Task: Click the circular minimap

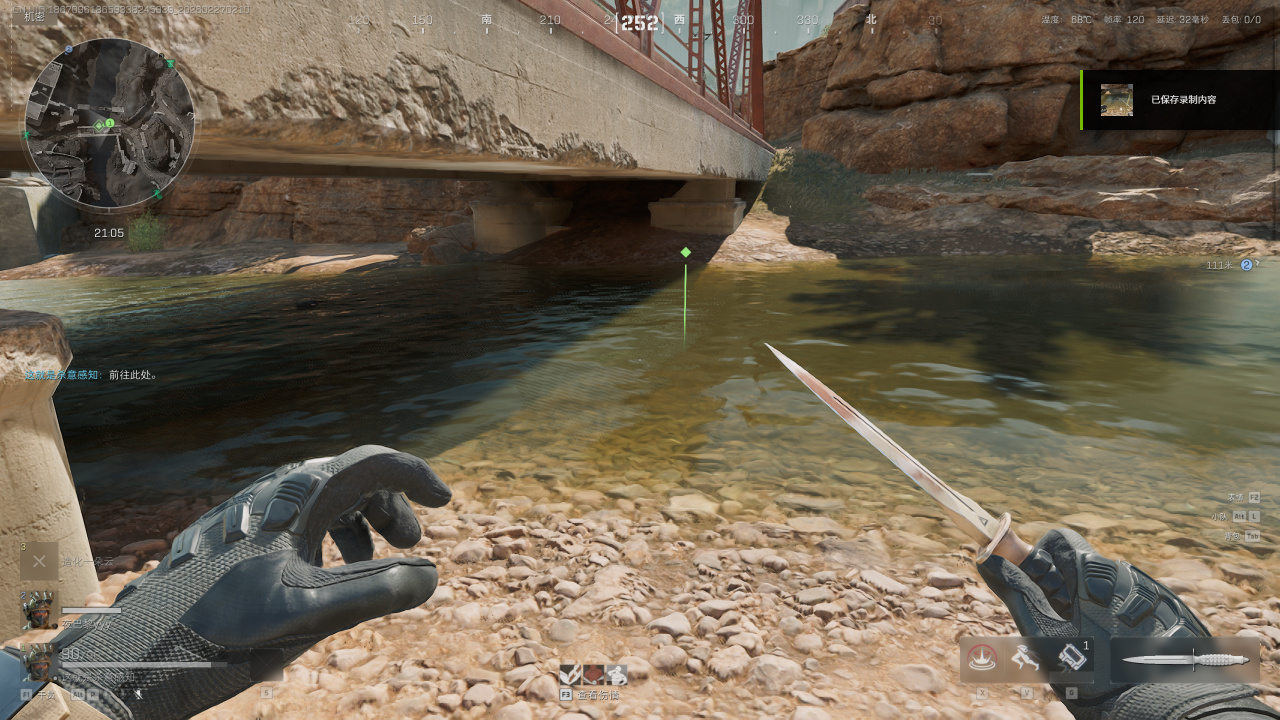Action: (109, 124)
